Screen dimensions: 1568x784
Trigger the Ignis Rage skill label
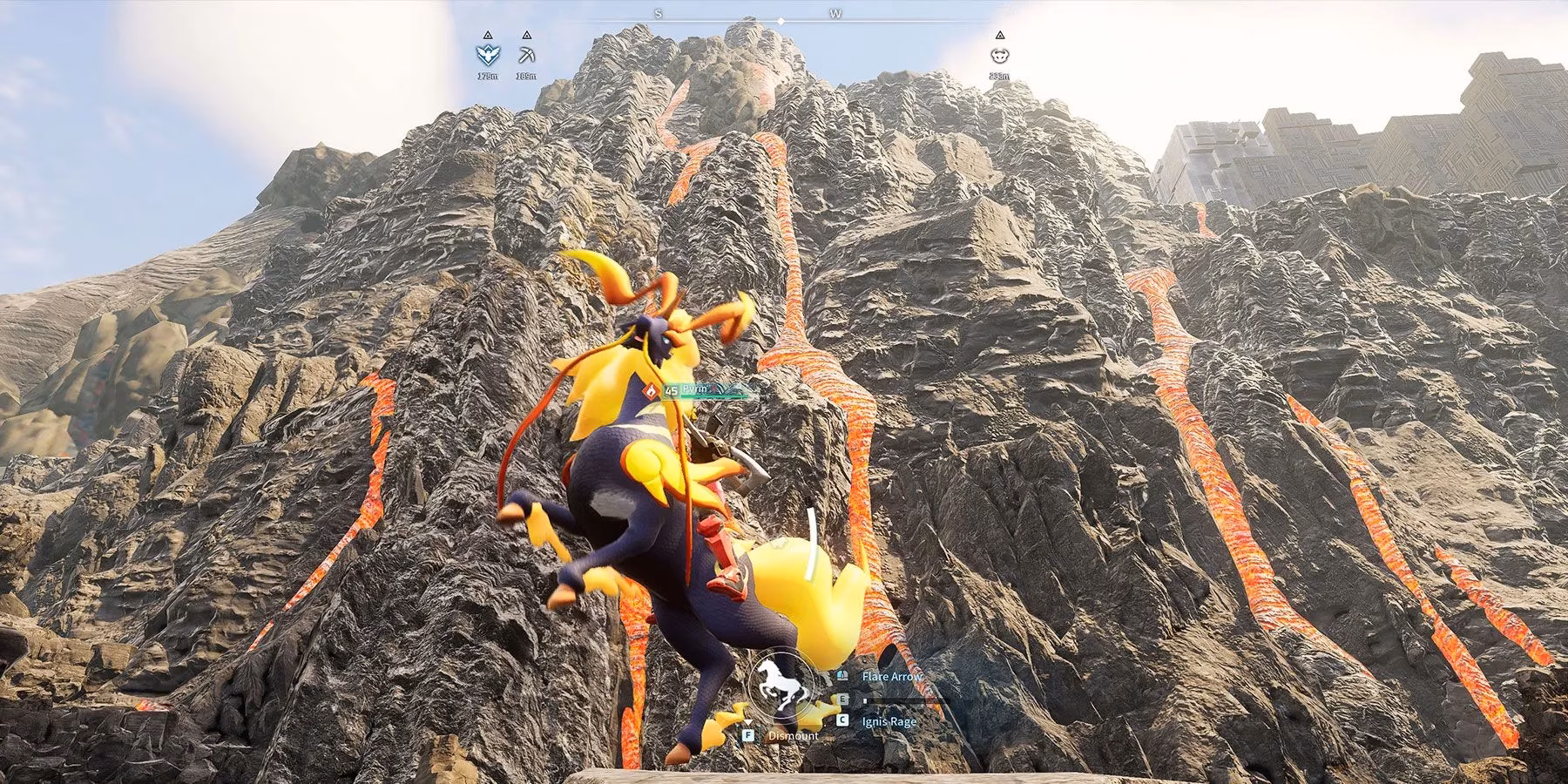coord(889,721)
